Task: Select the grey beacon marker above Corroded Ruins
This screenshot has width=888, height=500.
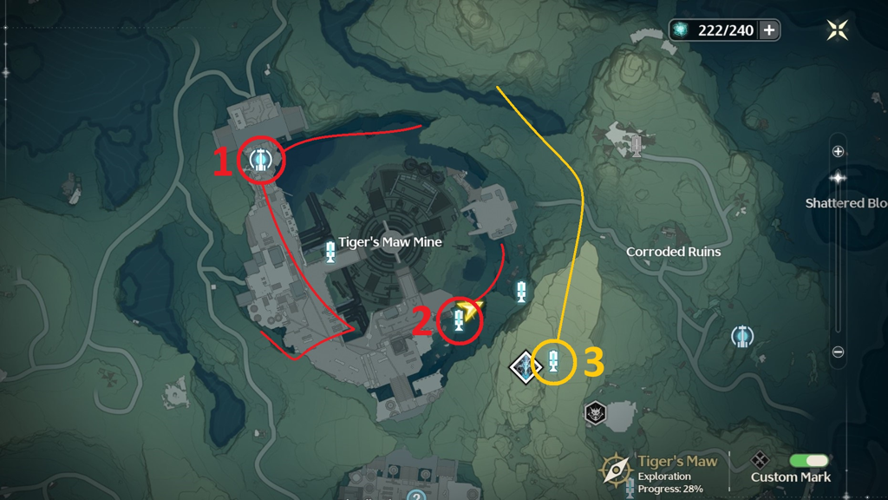Action: pos(634,146)
